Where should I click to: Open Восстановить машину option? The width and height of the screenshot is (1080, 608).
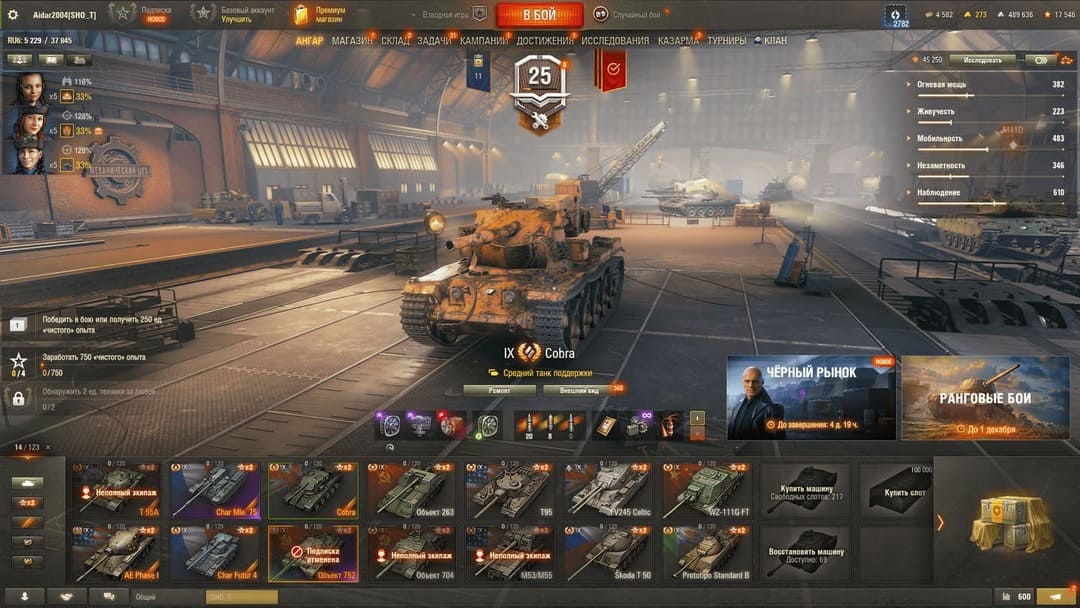805,553
